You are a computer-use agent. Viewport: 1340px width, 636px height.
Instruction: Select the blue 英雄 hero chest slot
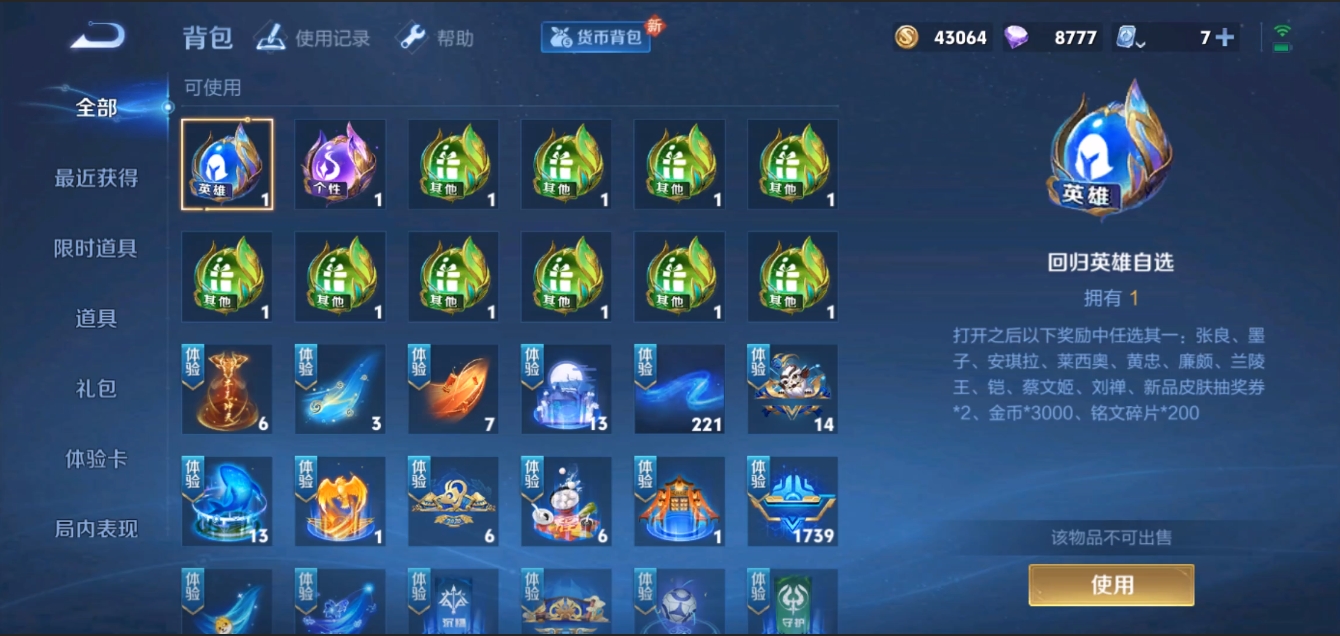(227, 165)
